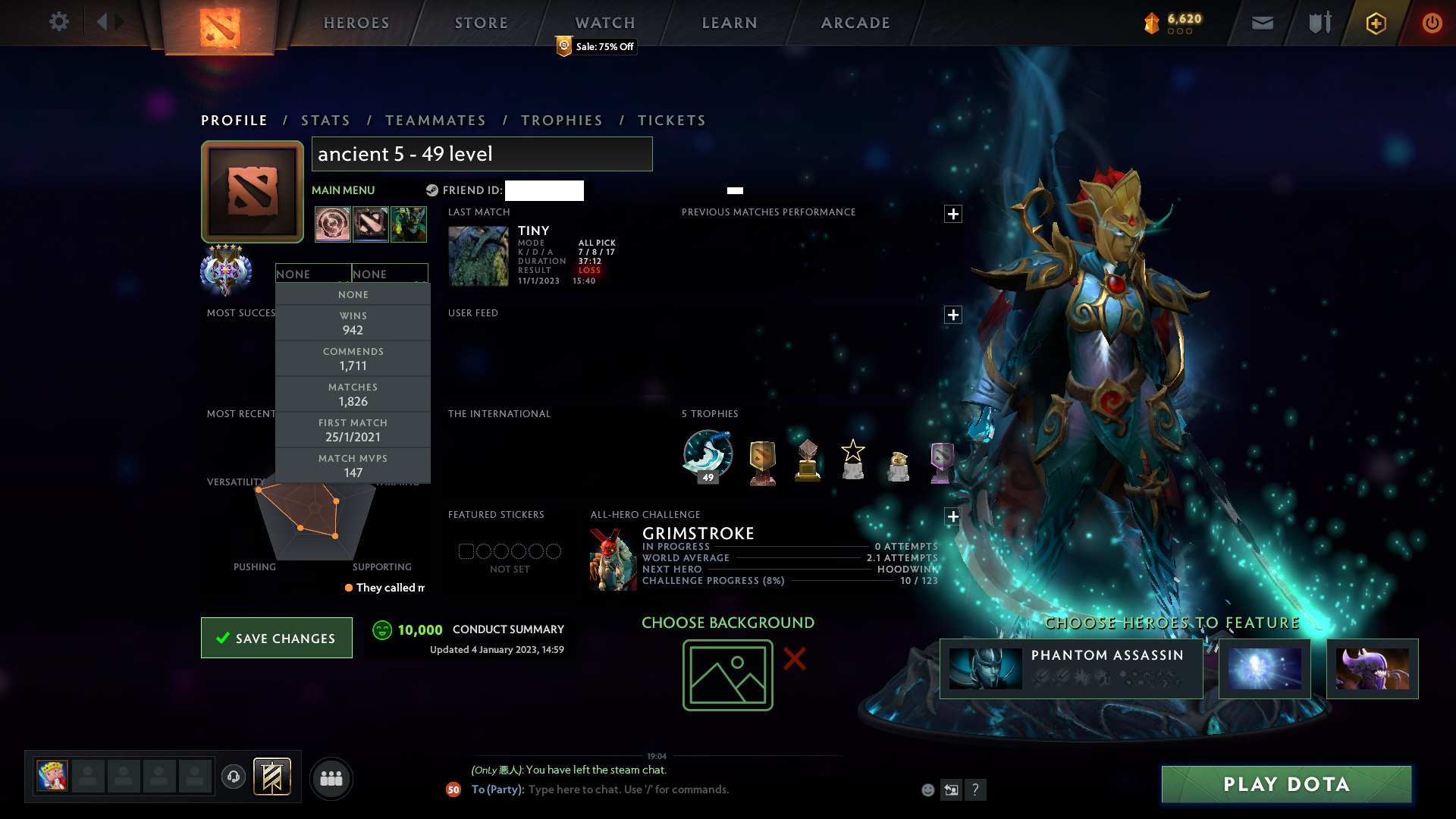Click the power quit icon top right

coord(1432,23)
